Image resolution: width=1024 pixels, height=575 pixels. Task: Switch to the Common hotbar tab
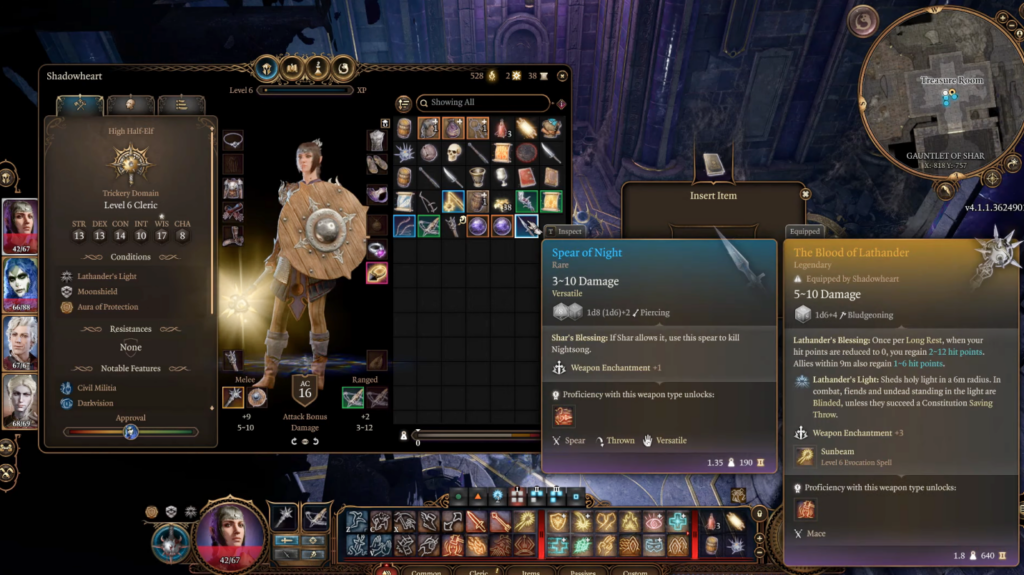click(428, 571)
